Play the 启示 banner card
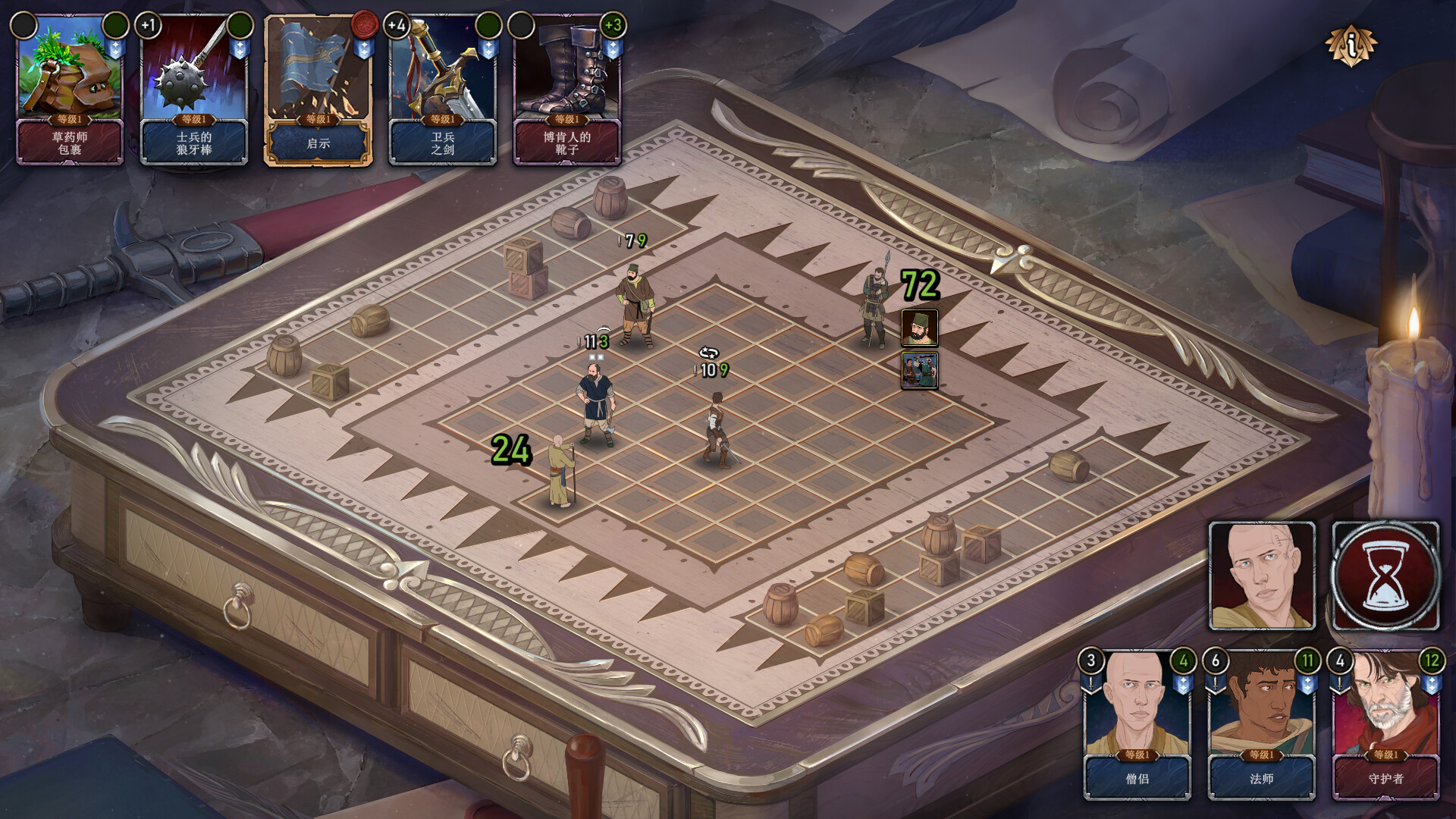 [318, 89]
